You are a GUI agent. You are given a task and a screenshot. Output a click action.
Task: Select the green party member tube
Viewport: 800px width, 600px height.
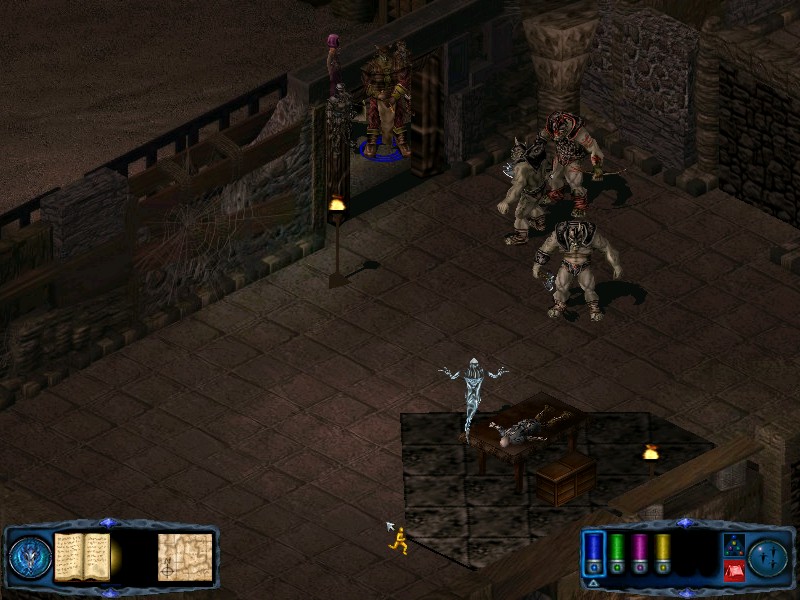tap(617, 551)
